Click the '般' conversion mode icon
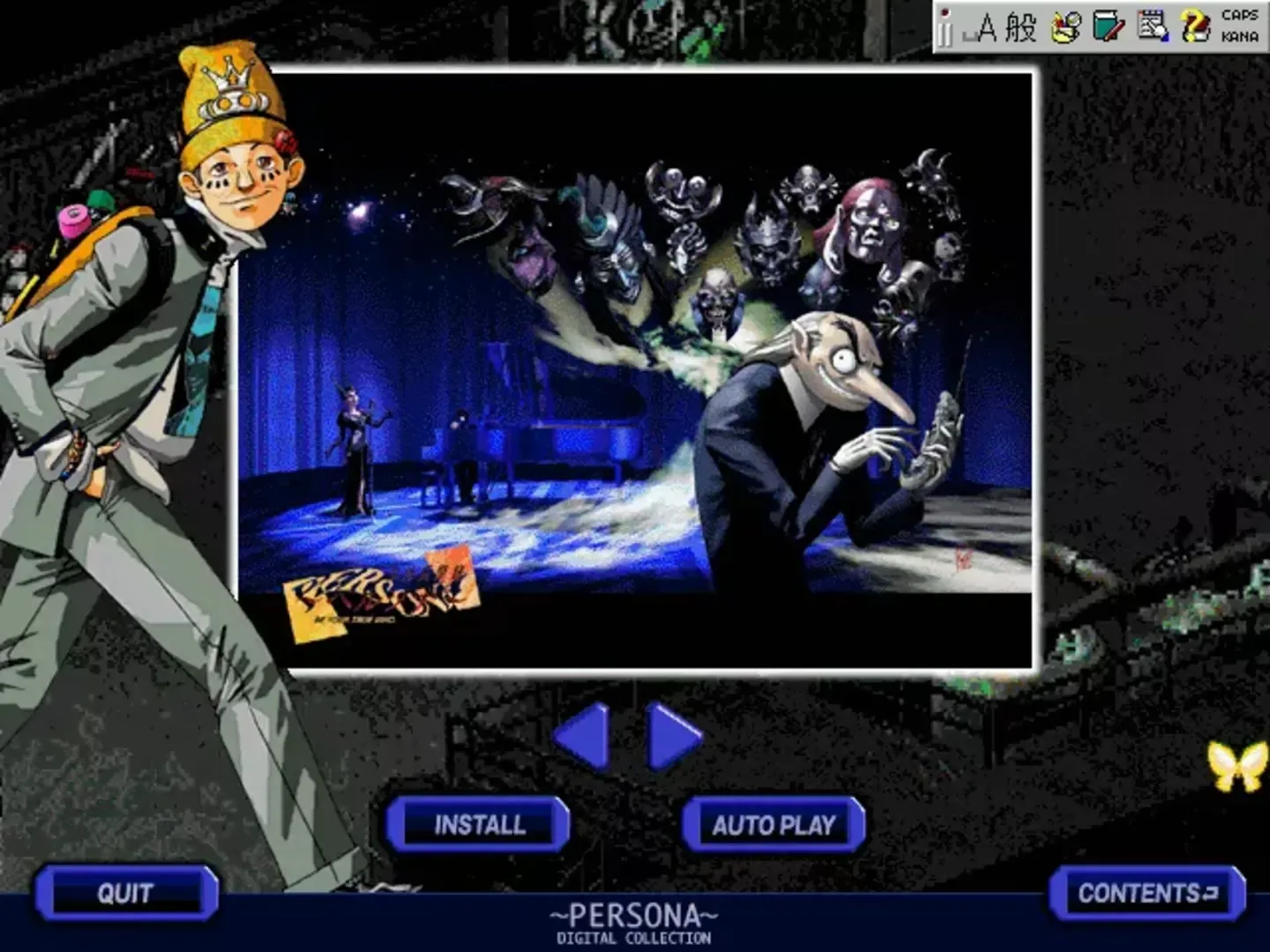 coord(1021,26)
